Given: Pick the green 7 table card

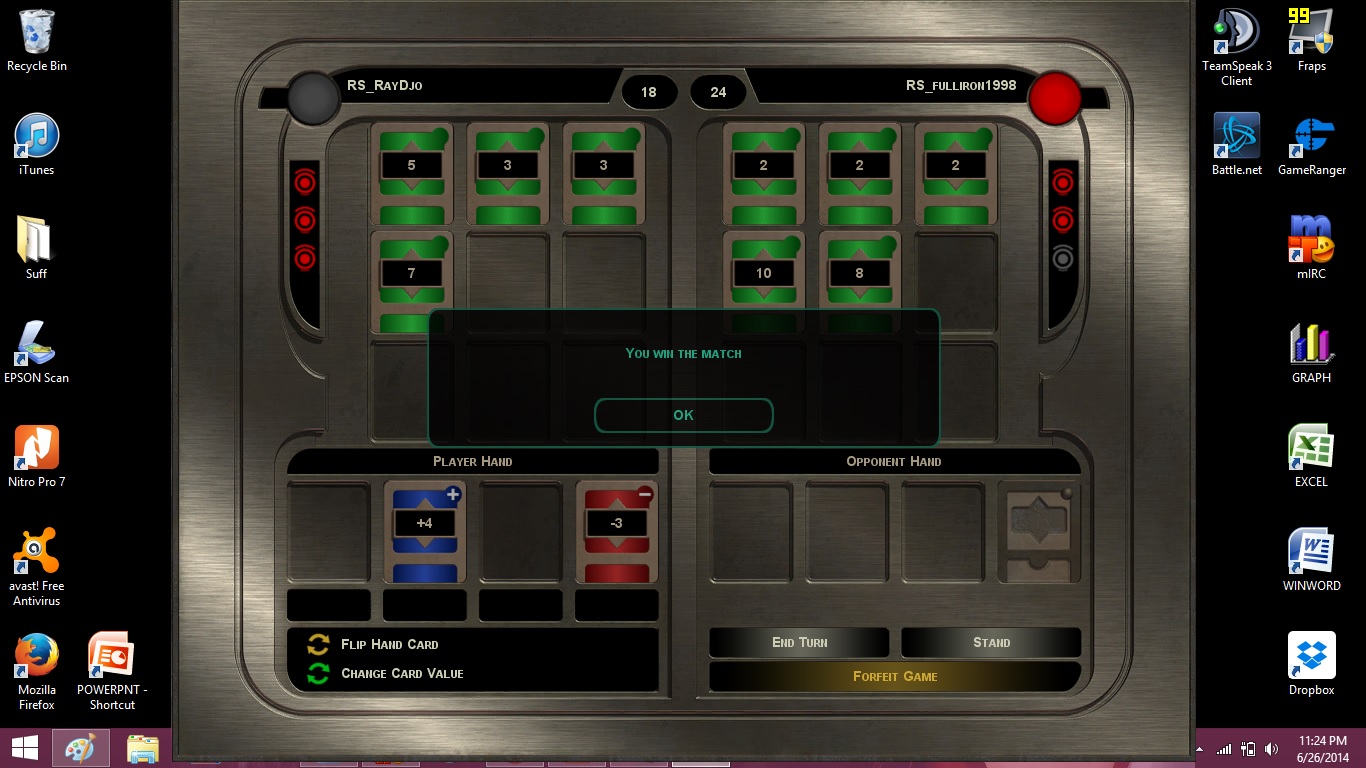Looking at the screenshot, I should tap(411, 280).
